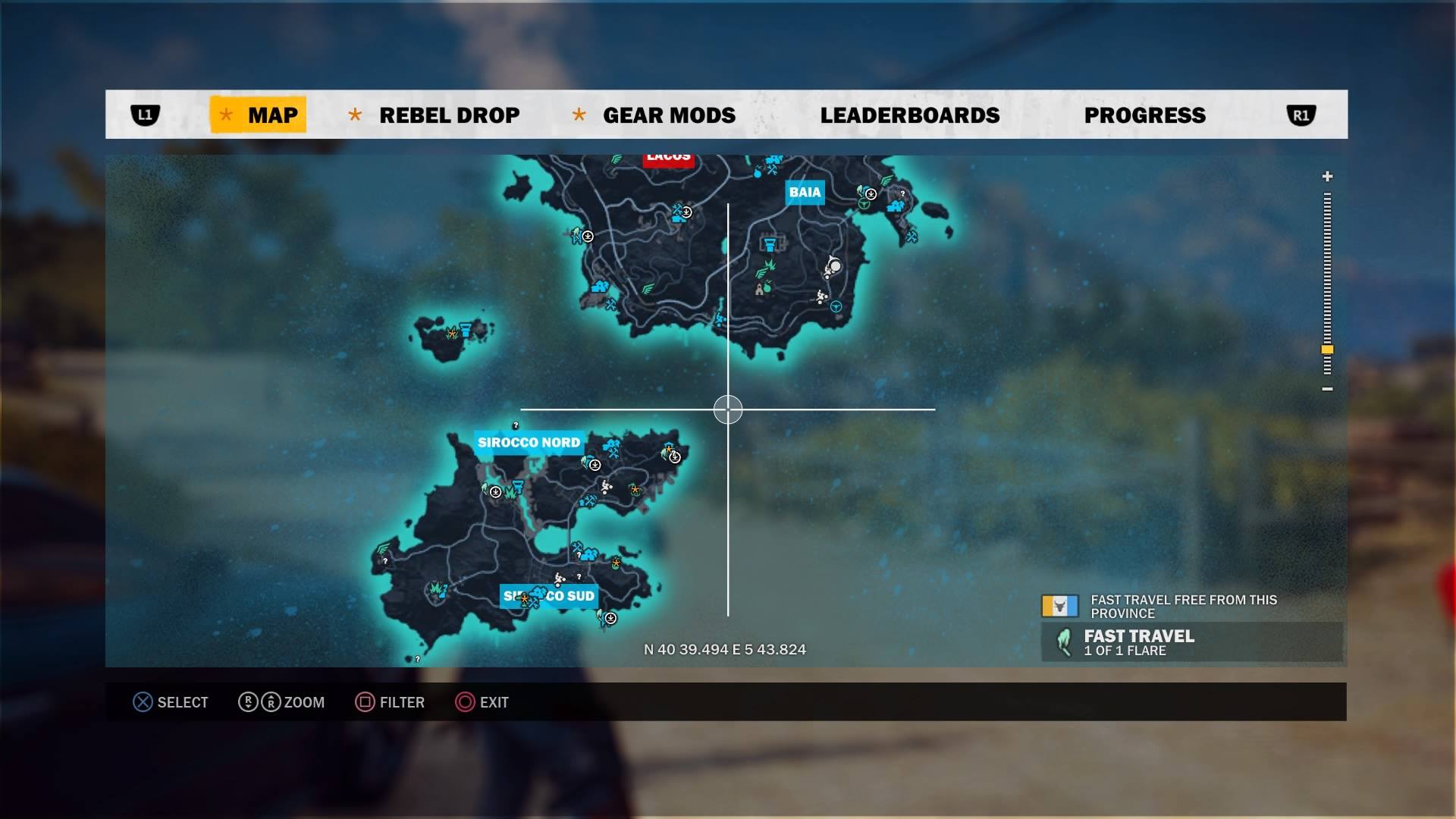Screen dimensions: 1456x819
Task: Choose the Sirocco Sud province label
Action: pyautogui.click(x=549, y=596)
